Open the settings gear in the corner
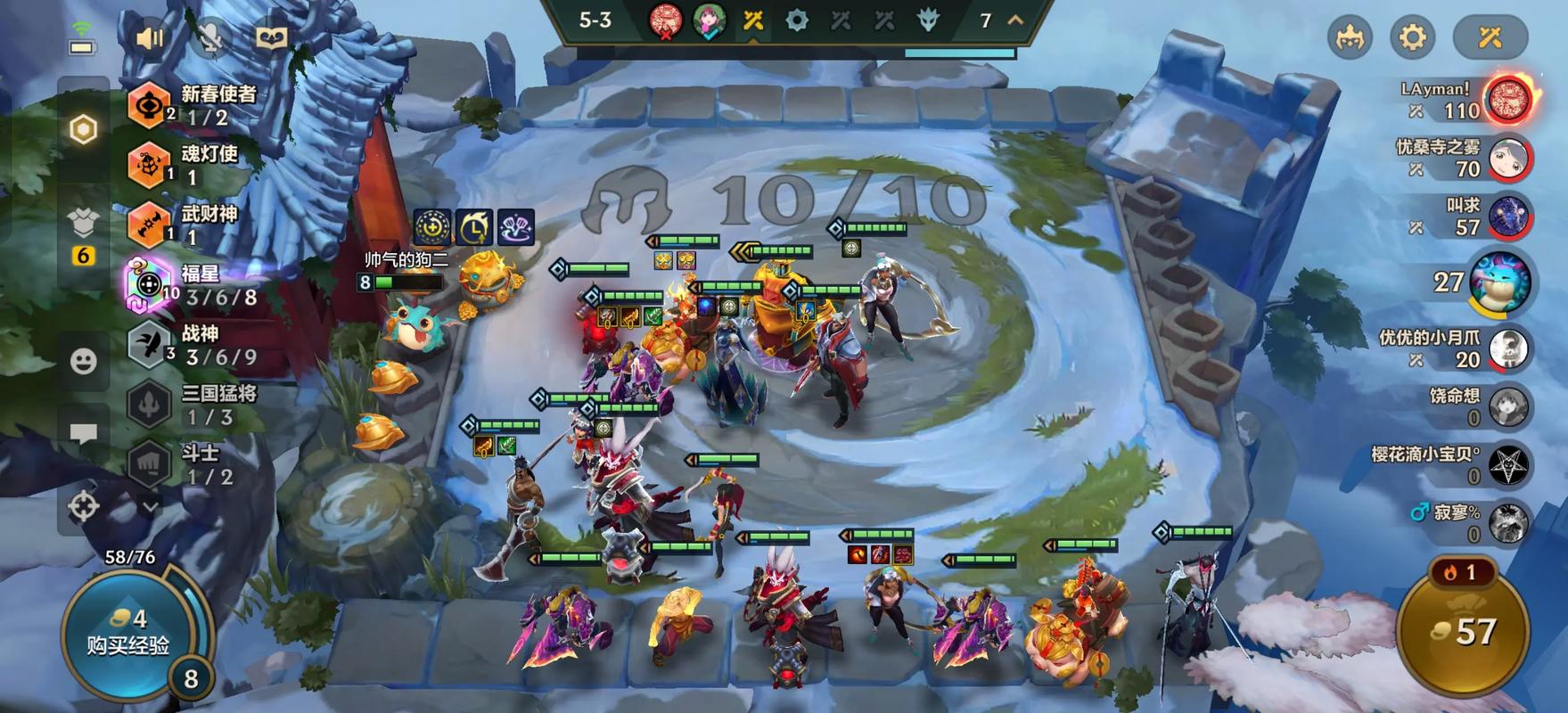This screenshot has height=713, width=1568. [x=1413, y=37]
